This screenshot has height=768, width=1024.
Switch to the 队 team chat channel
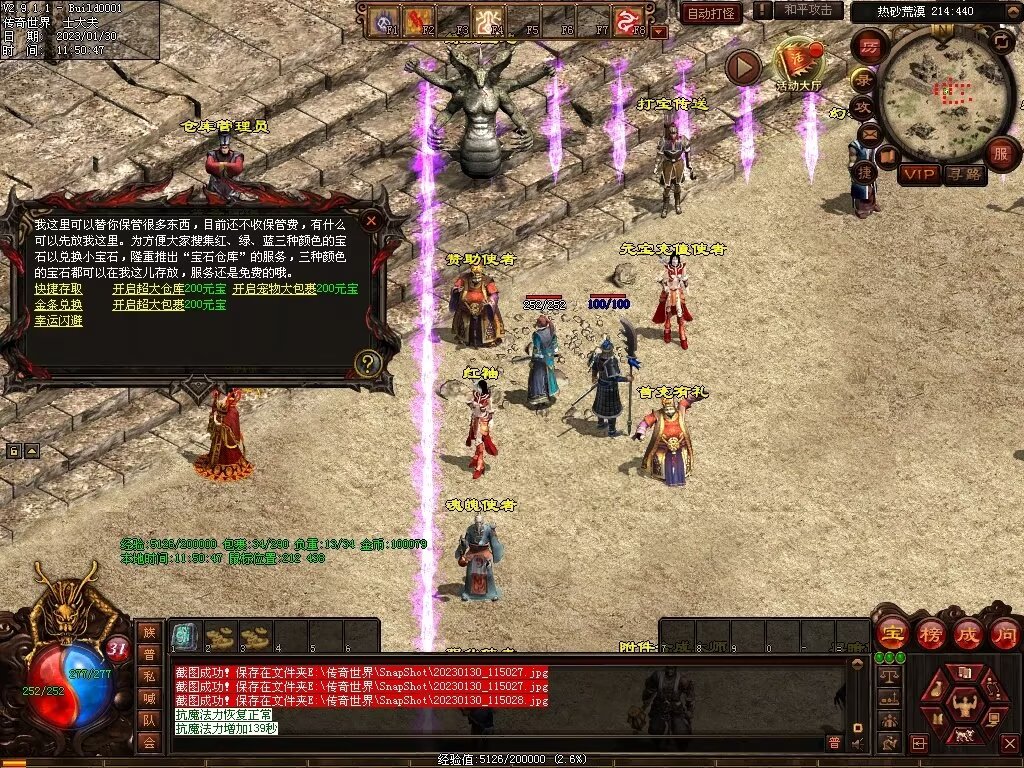coord(148,720)
